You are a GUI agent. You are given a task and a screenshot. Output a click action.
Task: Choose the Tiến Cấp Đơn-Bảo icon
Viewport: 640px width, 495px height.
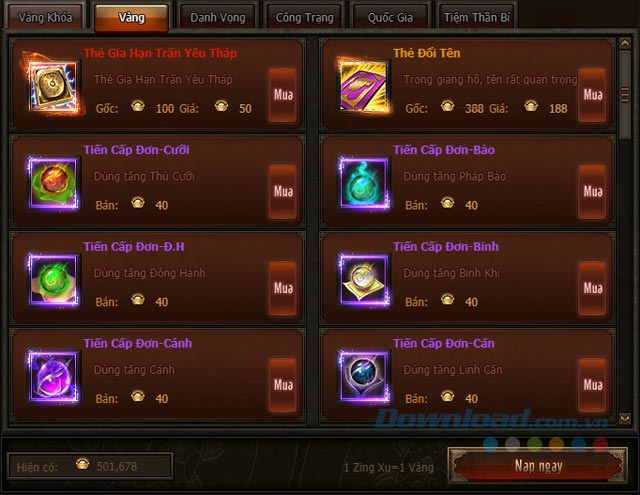(x=361, y=182)
